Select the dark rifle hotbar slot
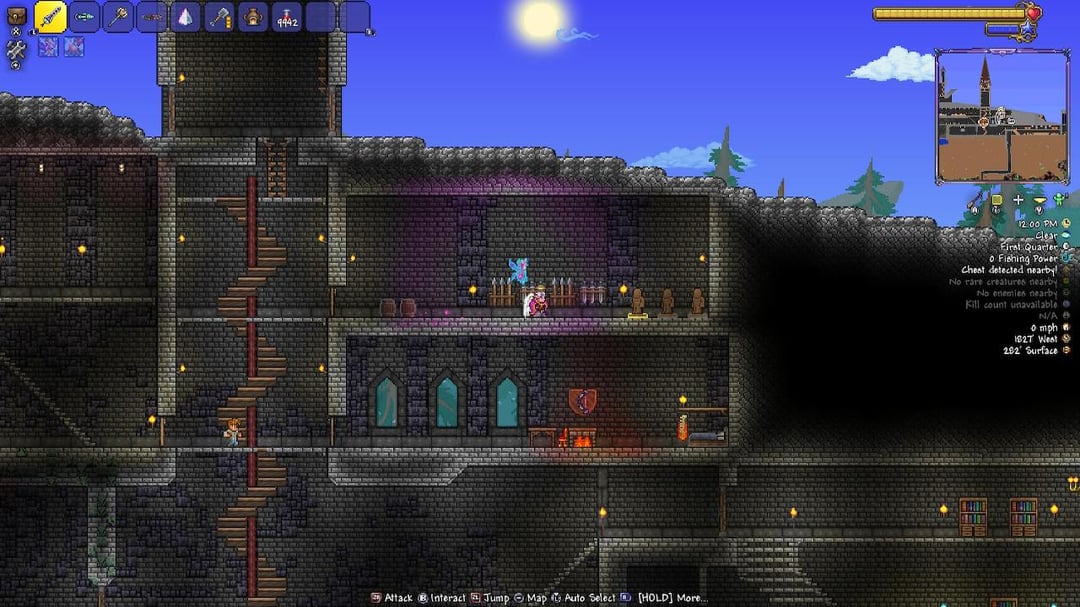The height and width of the screenshot is (607, 1080). pos(152,17)
